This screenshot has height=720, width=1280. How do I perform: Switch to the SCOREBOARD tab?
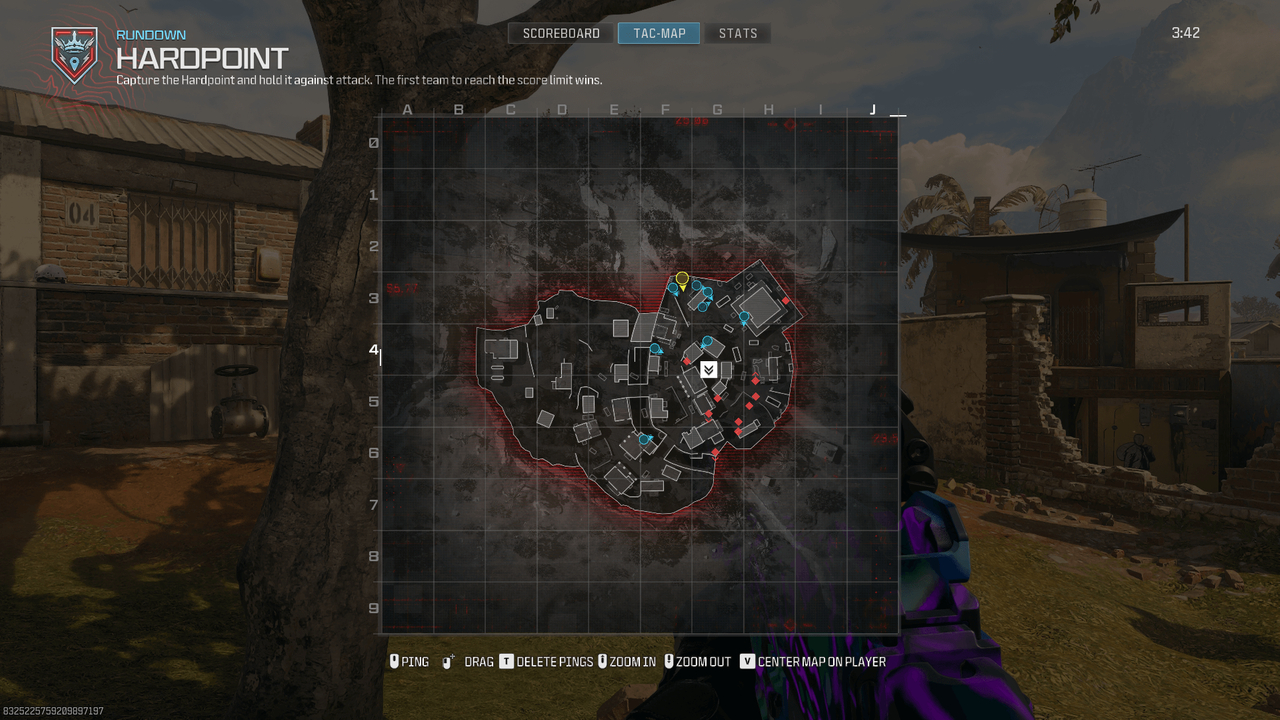(x=560, y=32)
